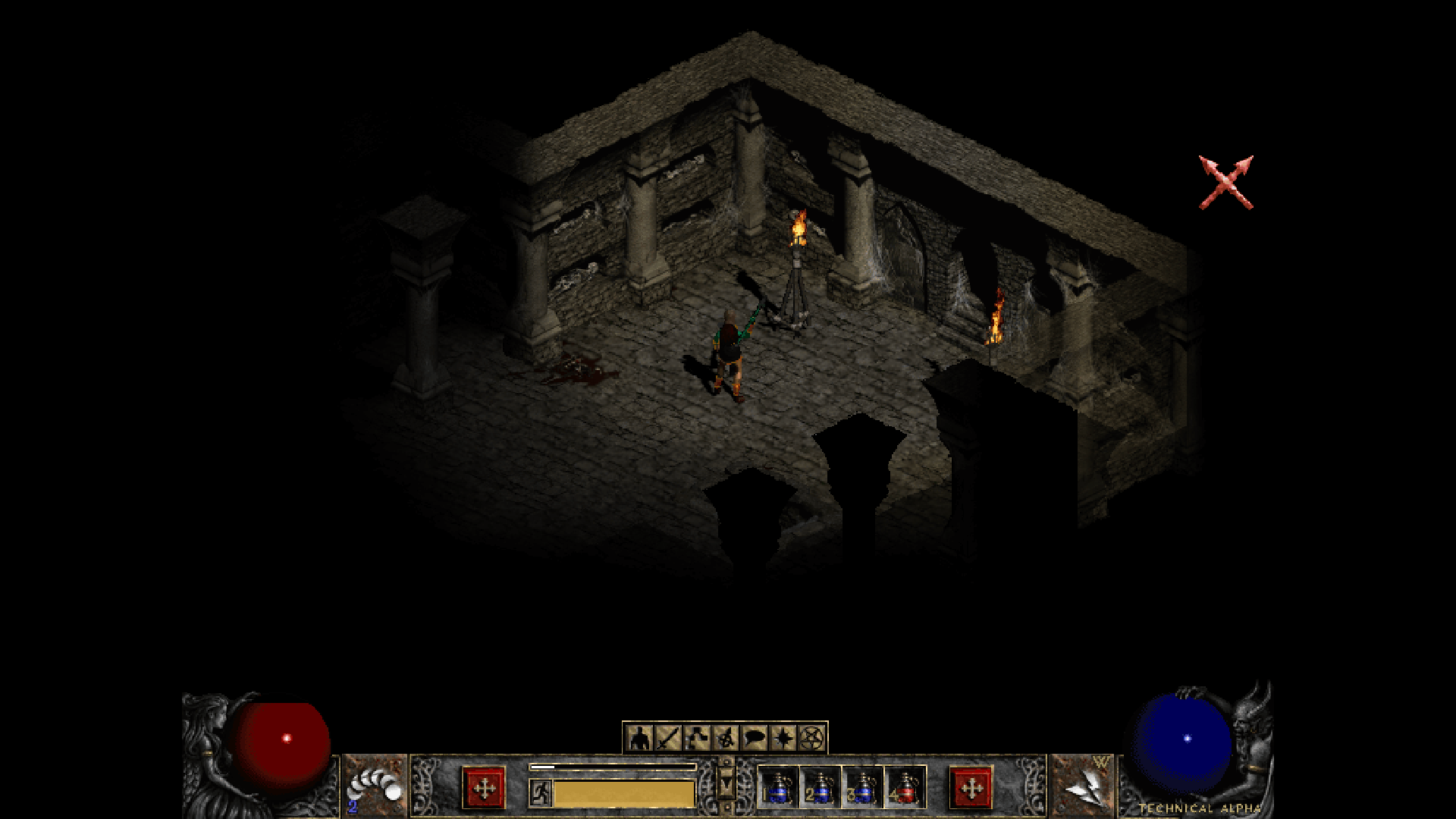Toggle the run/walk running man button
This screenshot has height=819, width=1456.
(x=541, y=792)
